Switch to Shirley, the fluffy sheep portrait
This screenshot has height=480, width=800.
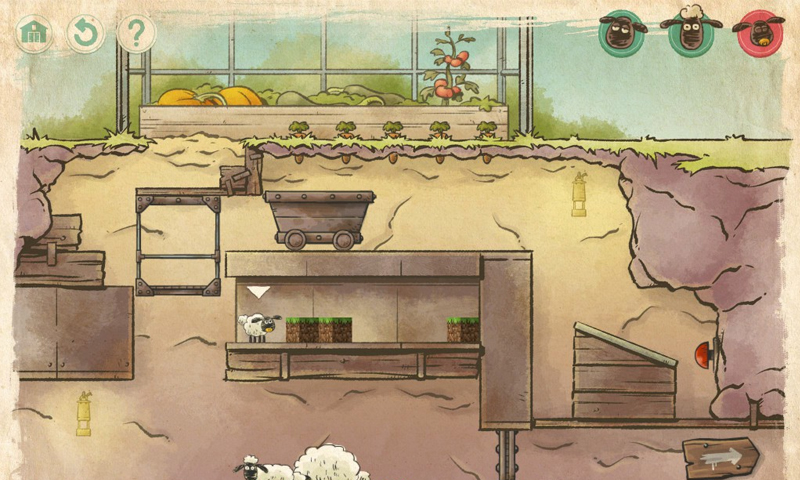tap(689, 33)
